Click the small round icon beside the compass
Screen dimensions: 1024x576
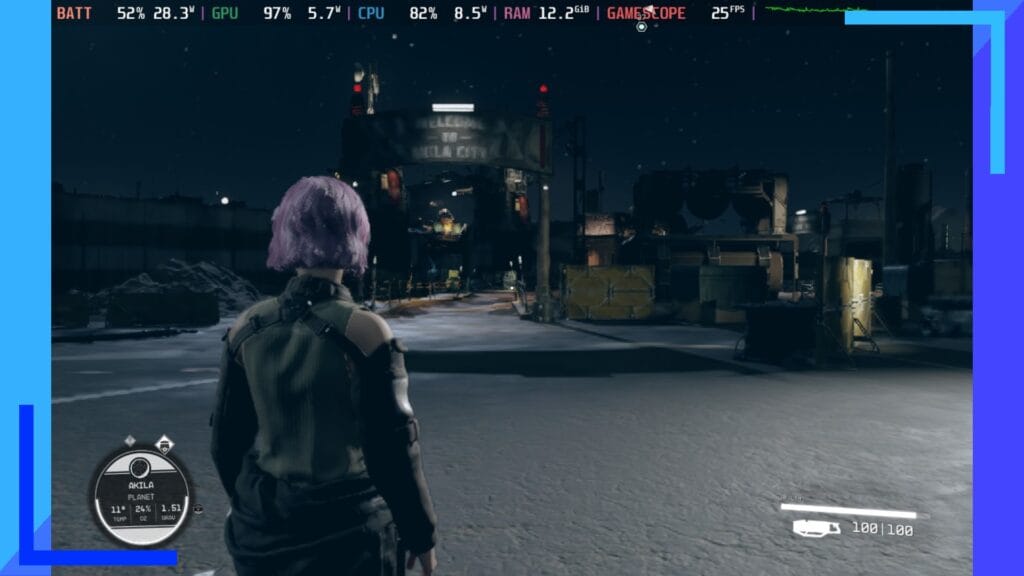coord(198,508)
